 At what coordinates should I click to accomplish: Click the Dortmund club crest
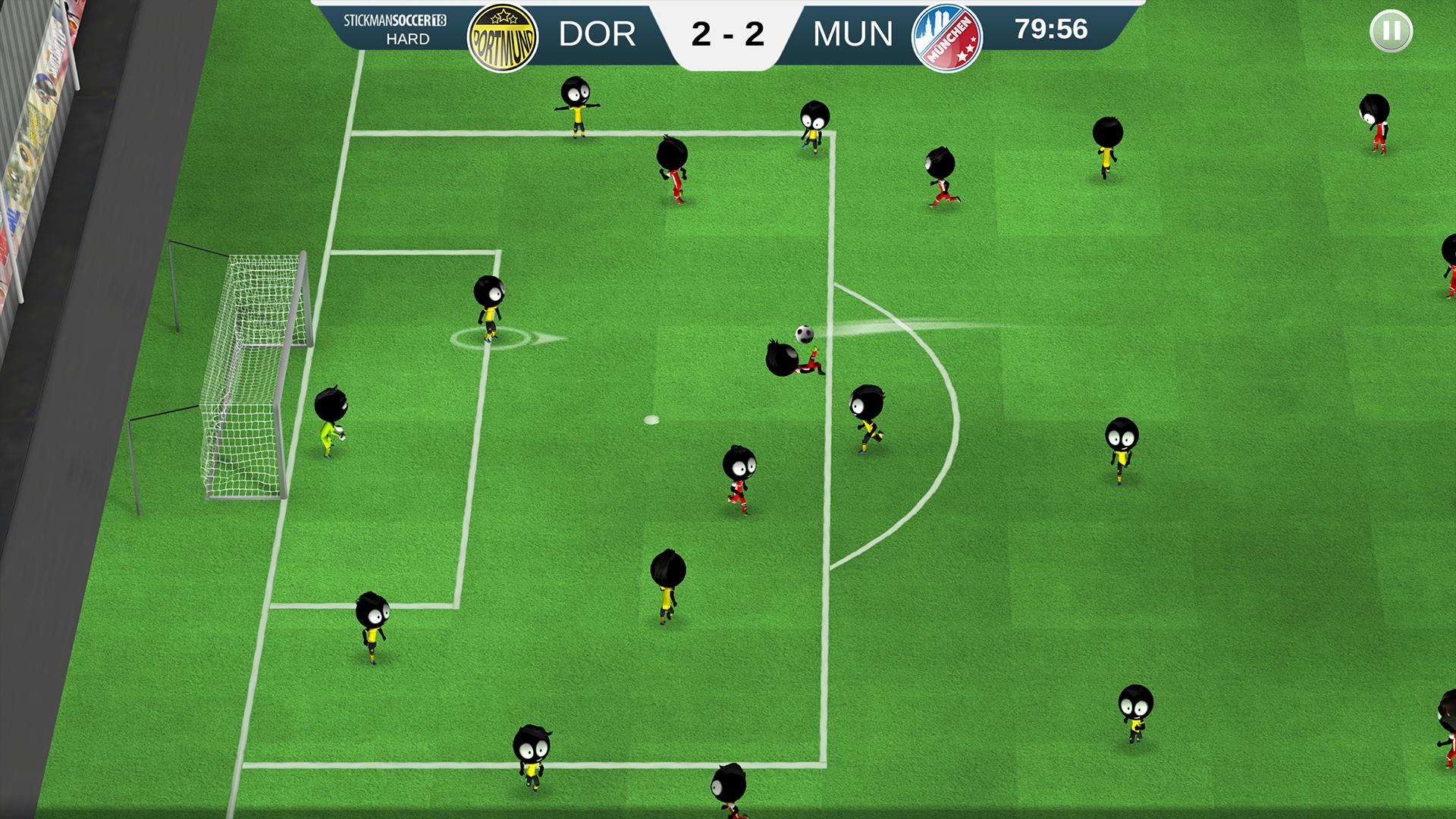(504, 34)
